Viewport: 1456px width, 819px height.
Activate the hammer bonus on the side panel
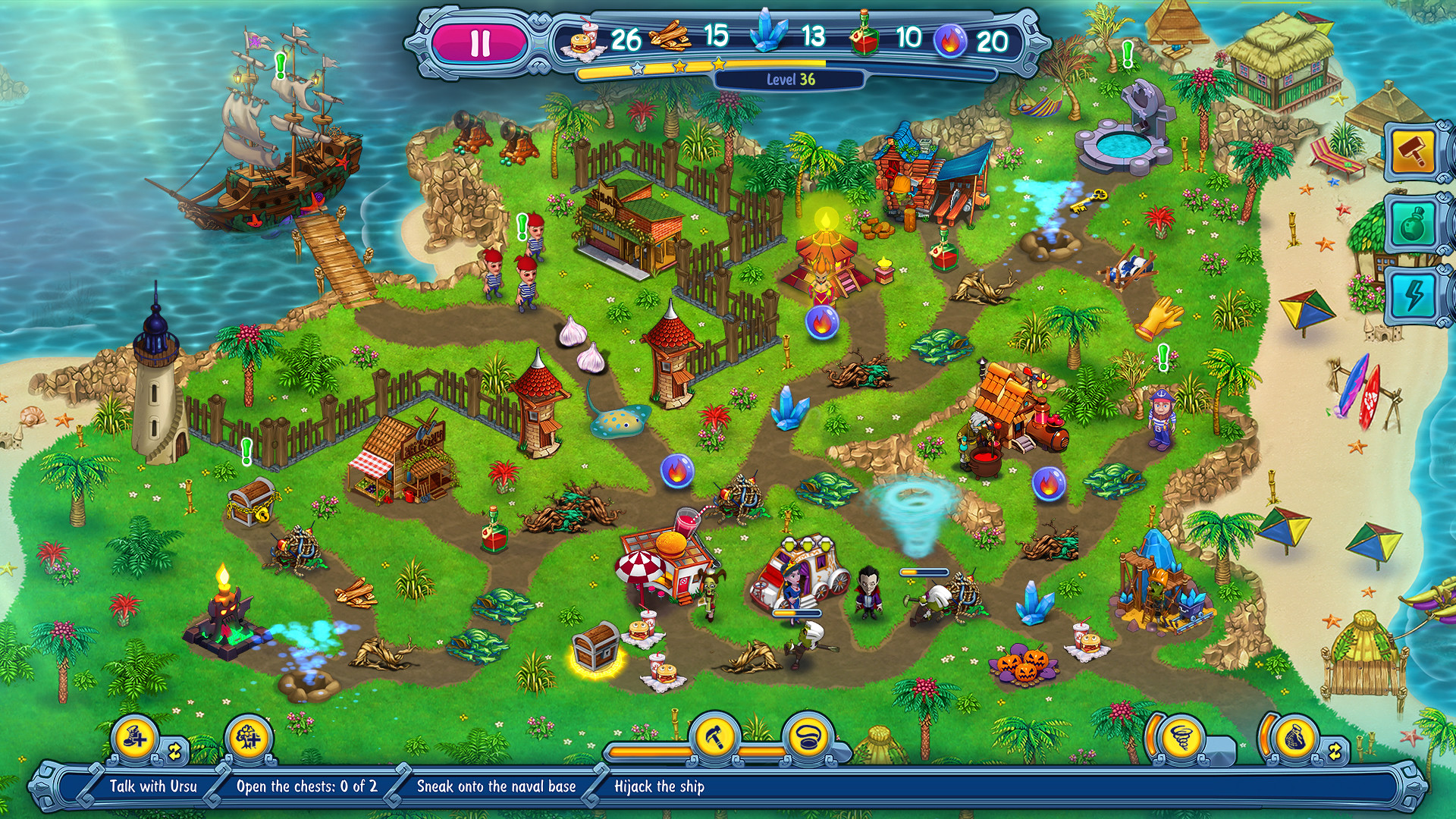1412,152
